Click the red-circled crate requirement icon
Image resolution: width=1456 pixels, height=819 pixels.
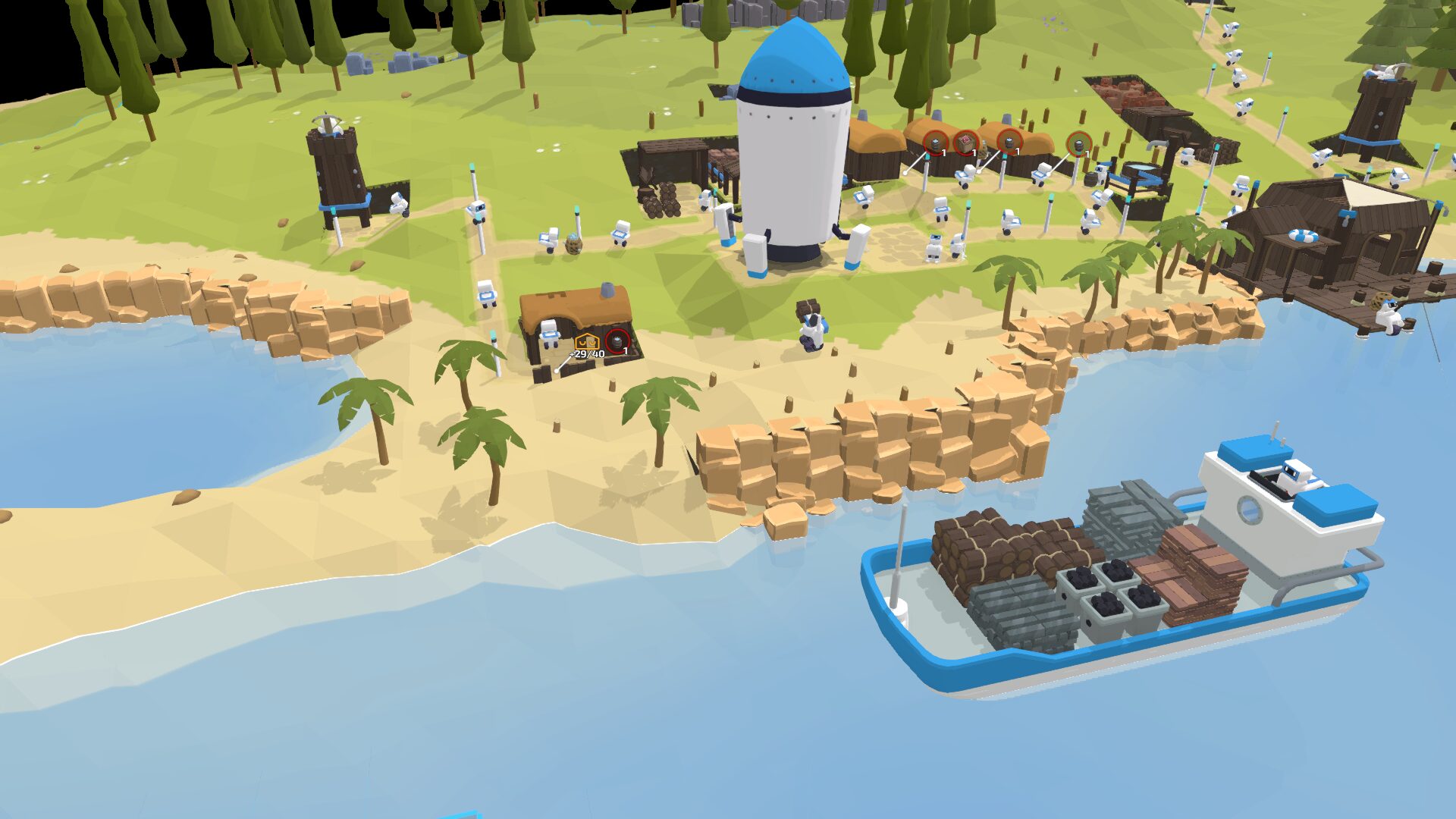point(965,142)
